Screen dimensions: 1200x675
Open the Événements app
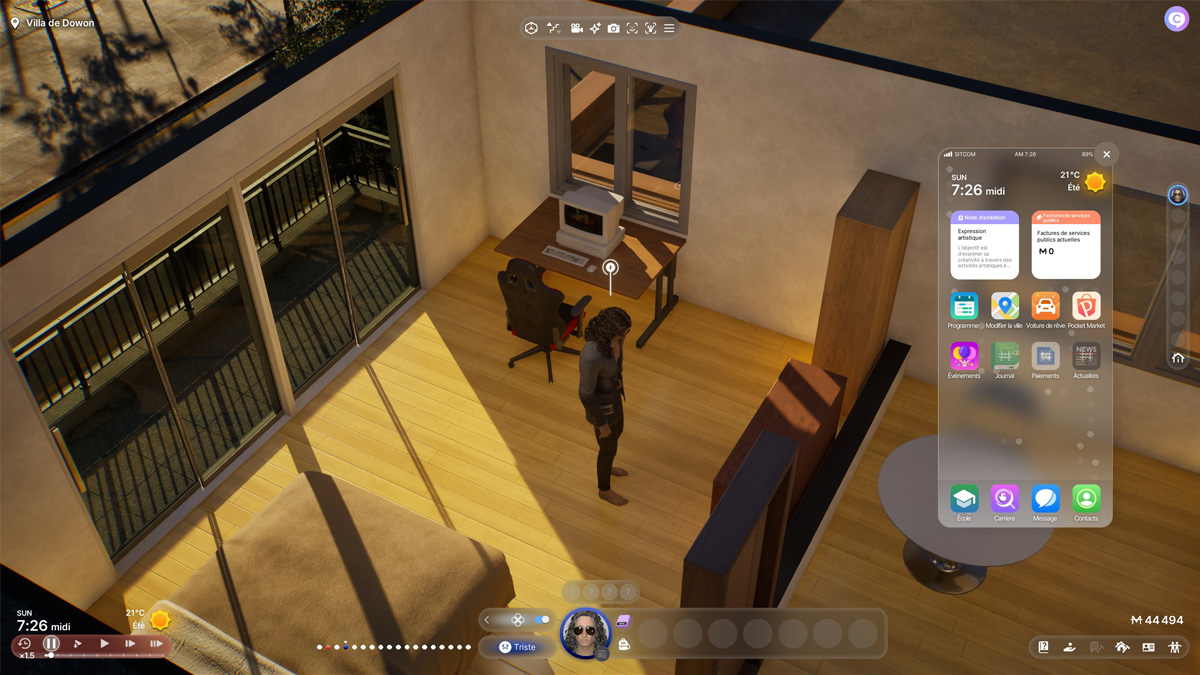coord(964,356)
